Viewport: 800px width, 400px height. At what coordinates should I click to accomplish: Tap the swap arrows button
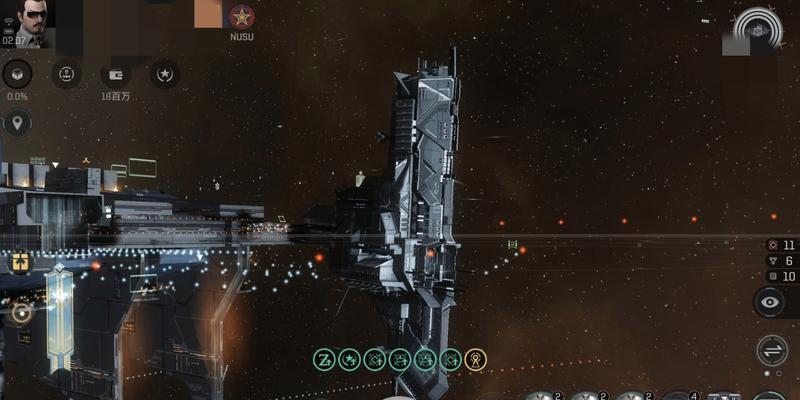771,350
